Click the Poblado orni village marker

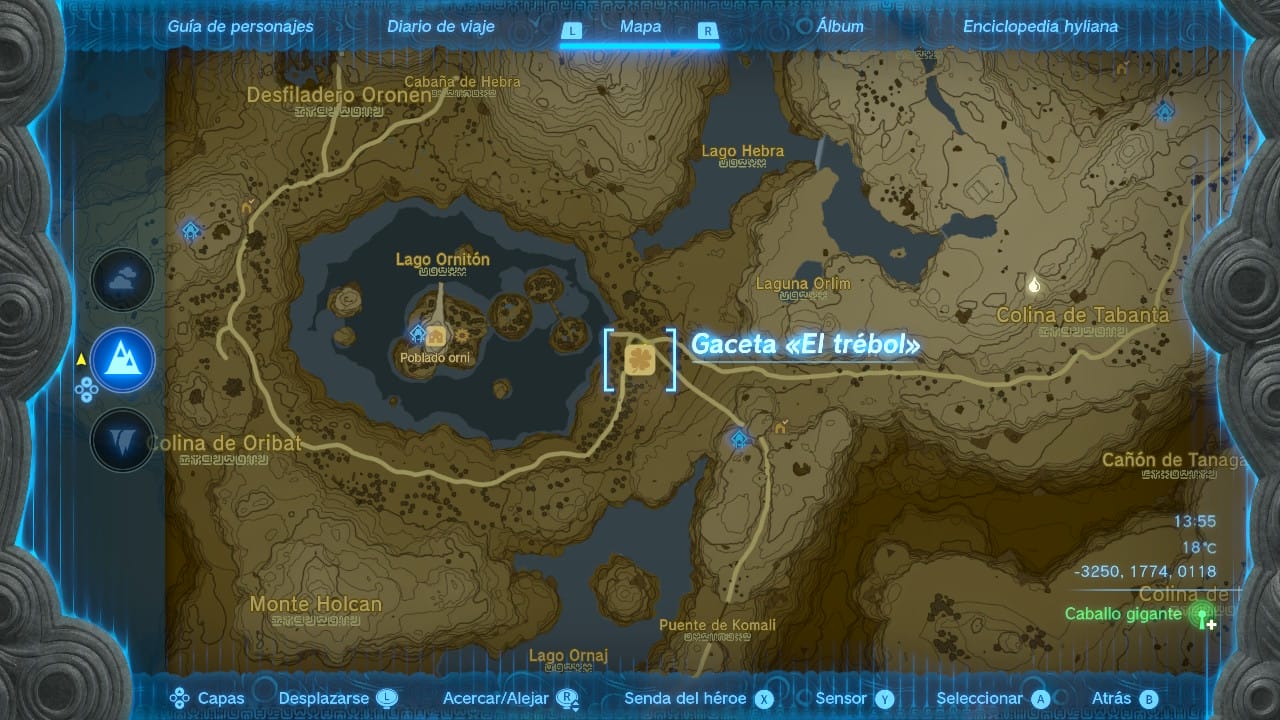click(436, 338)
